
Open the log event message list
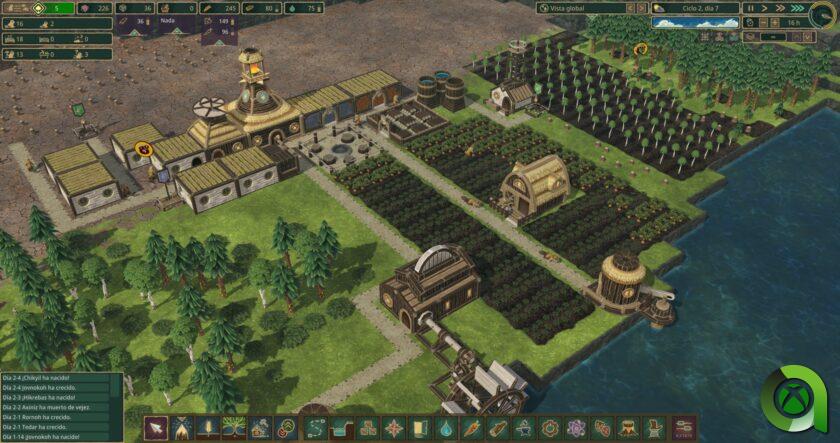pos(60,406)
